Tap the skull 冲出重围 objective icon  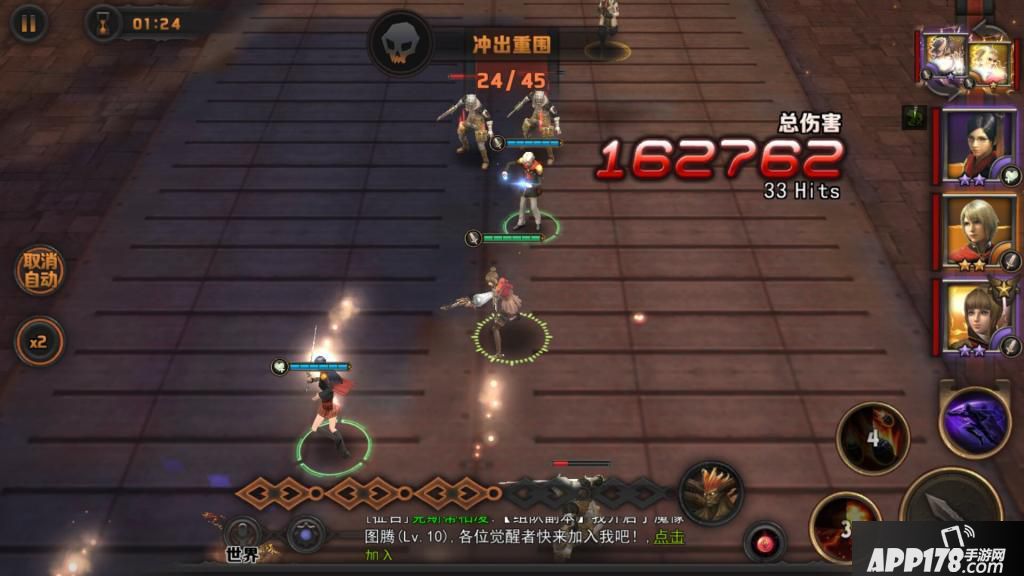(401, 44)
